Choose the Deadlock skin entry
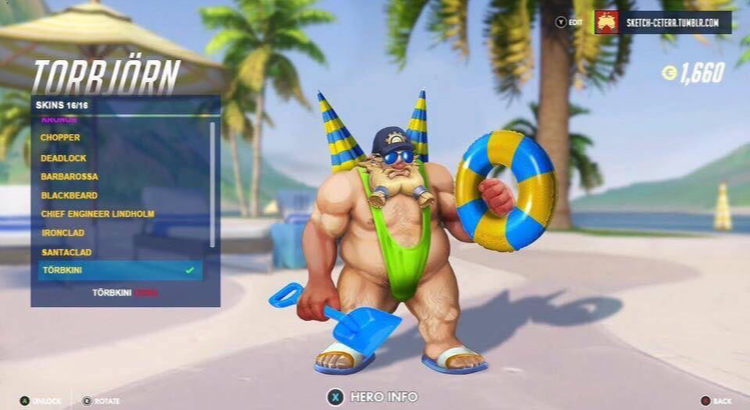 tap(64, 156)
